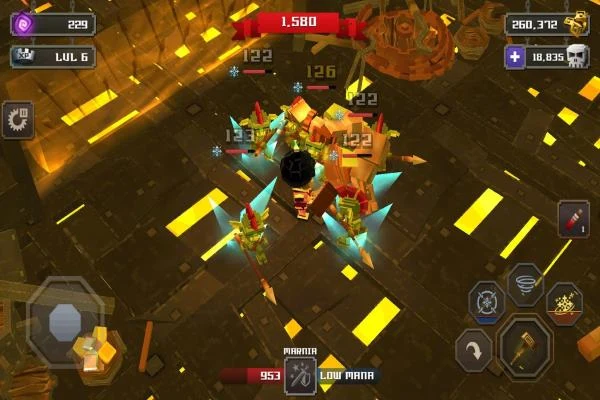Activate the whirlwind tornado ability
Image resolution: width=600 pixels, height=400 pixels.
(525, 282)
